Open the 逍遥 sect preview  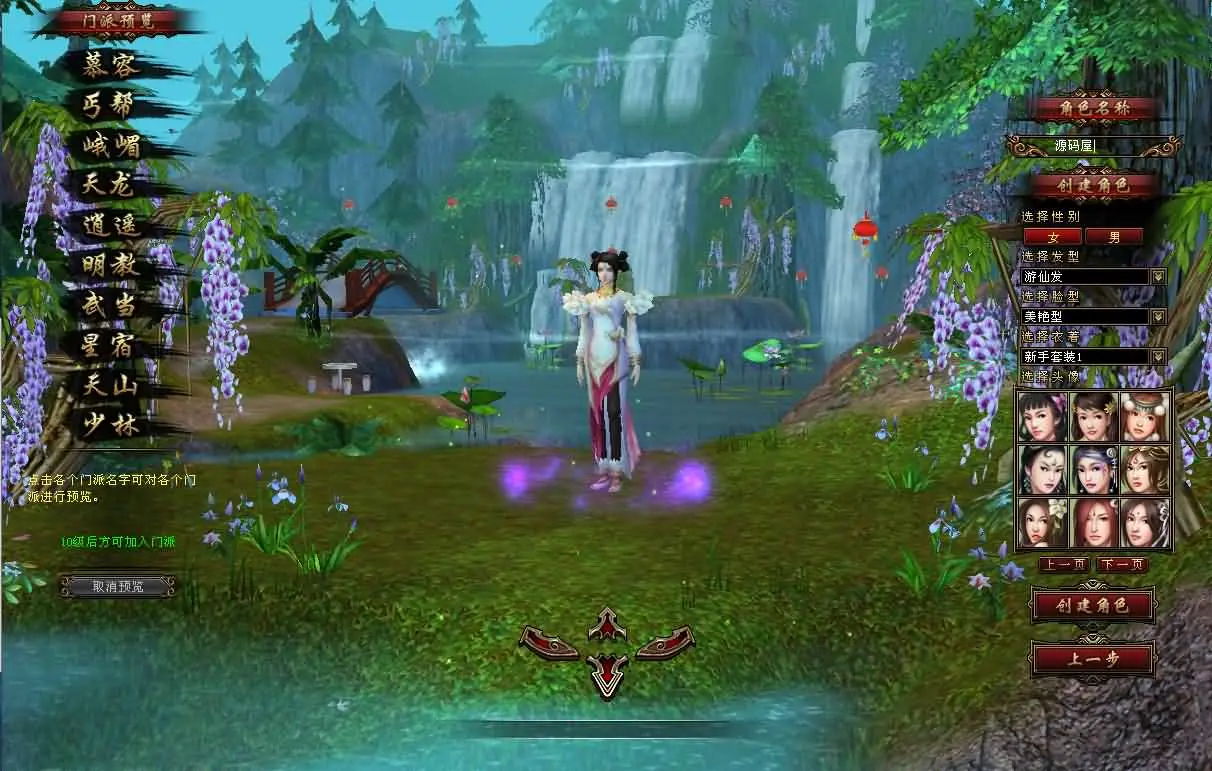[111, 225]
